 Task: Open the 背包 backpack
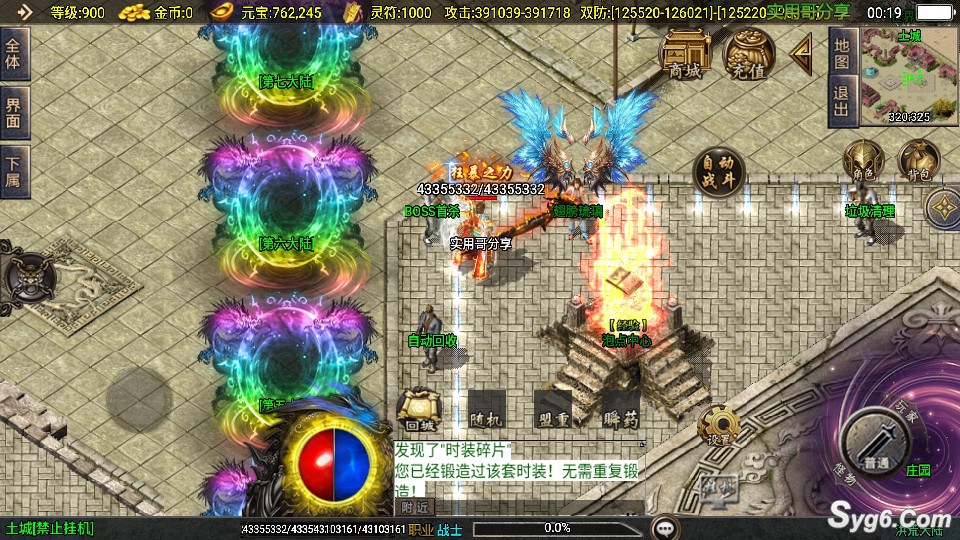point(918,162)
